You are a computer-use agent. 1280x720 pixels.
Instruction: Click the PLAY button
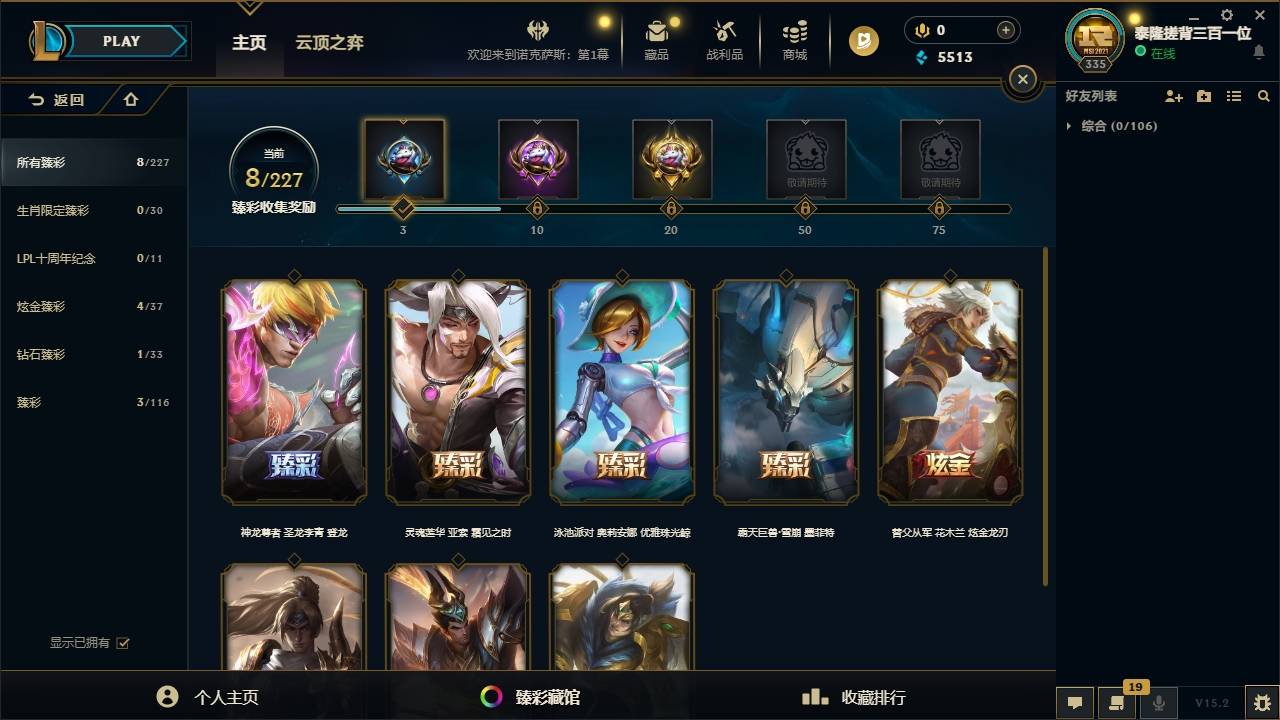pos(121,41)
